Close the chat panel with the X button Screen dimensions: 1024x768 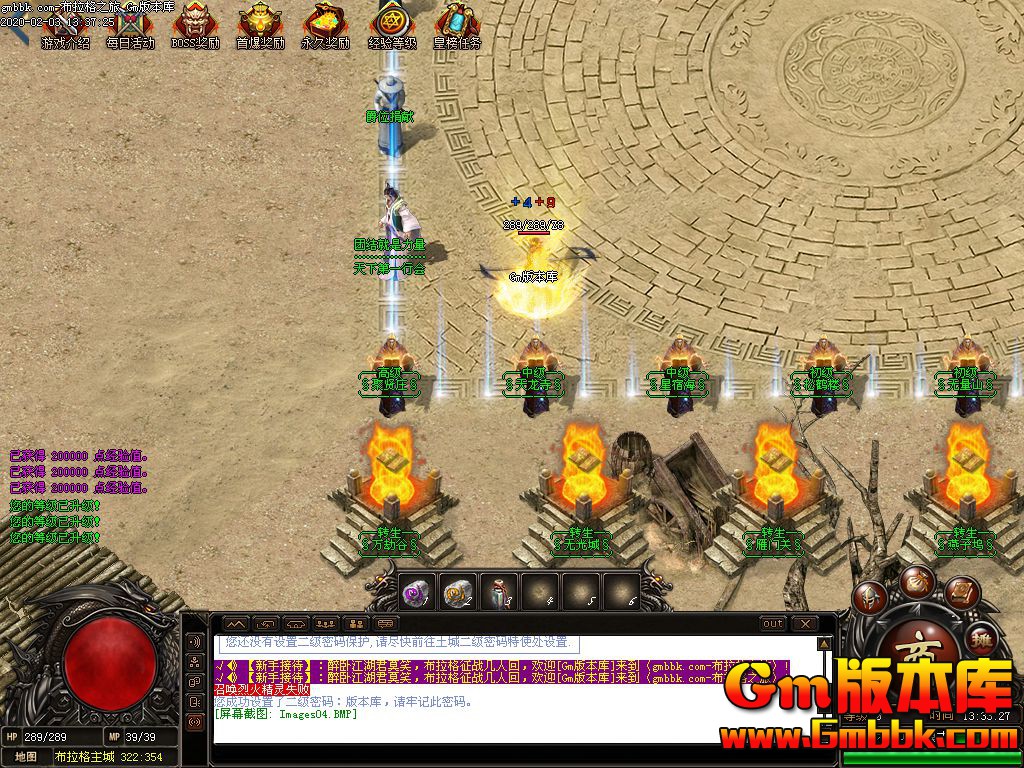click(804, 624)
